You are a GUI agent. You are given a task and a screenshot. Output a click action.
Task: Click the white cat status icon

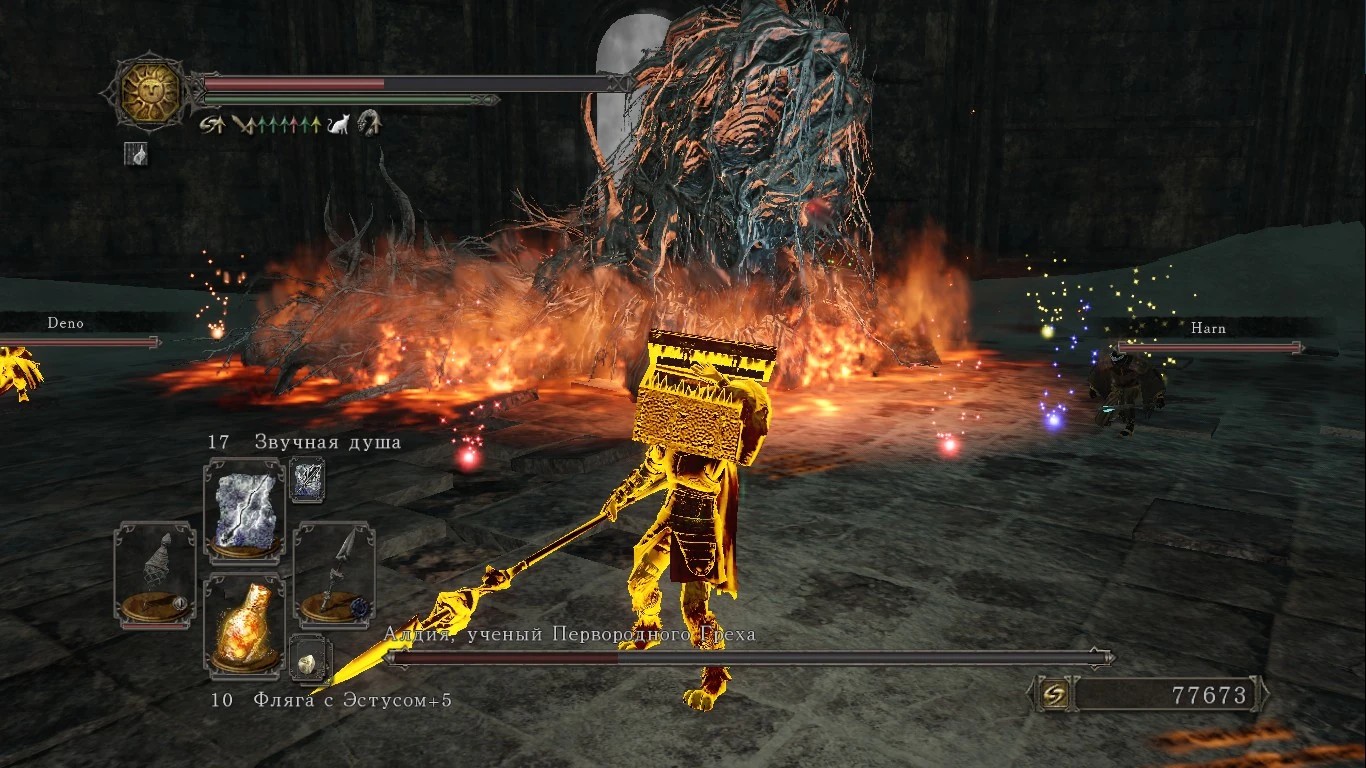pos(339,124)
